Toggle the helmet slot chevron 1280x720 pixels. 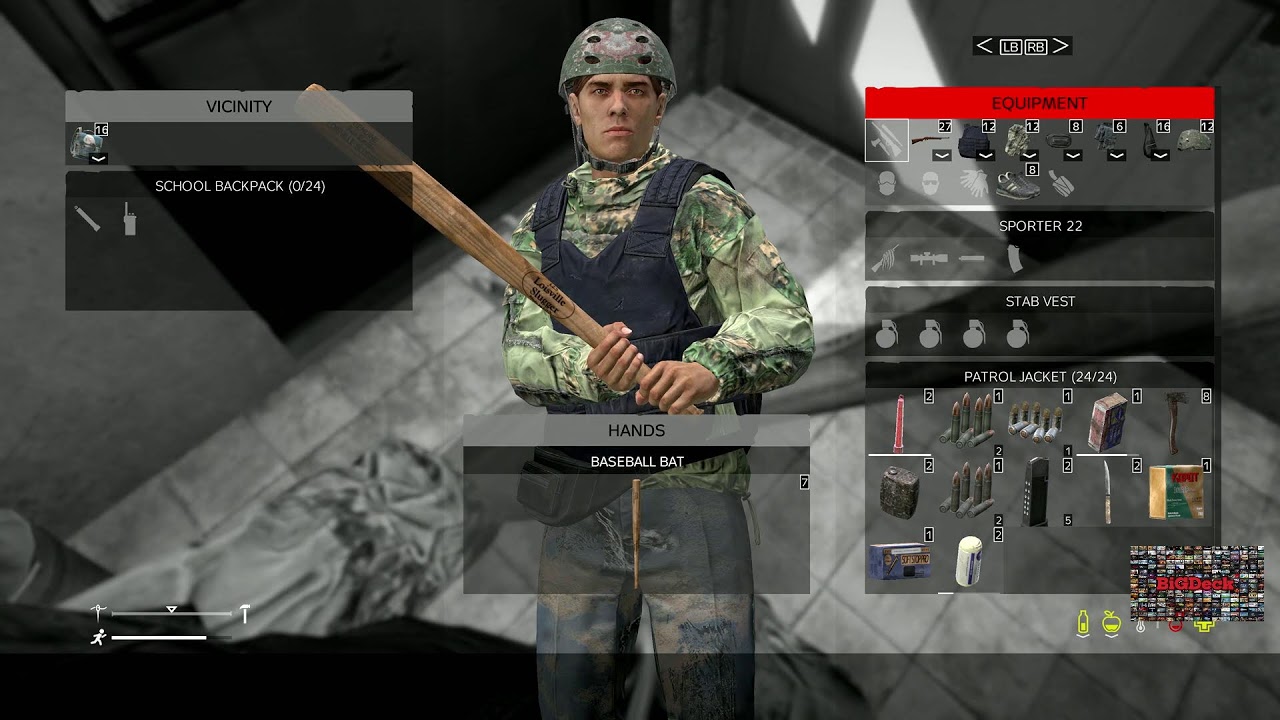pos(1159,157)
